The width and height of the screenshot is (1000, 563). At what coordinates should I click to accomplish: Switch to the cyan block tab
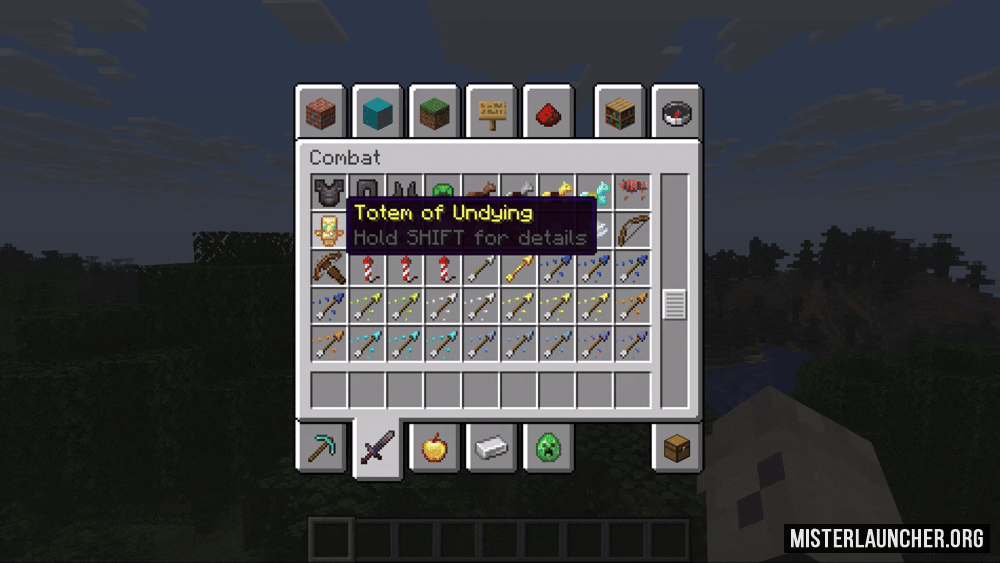377,113
